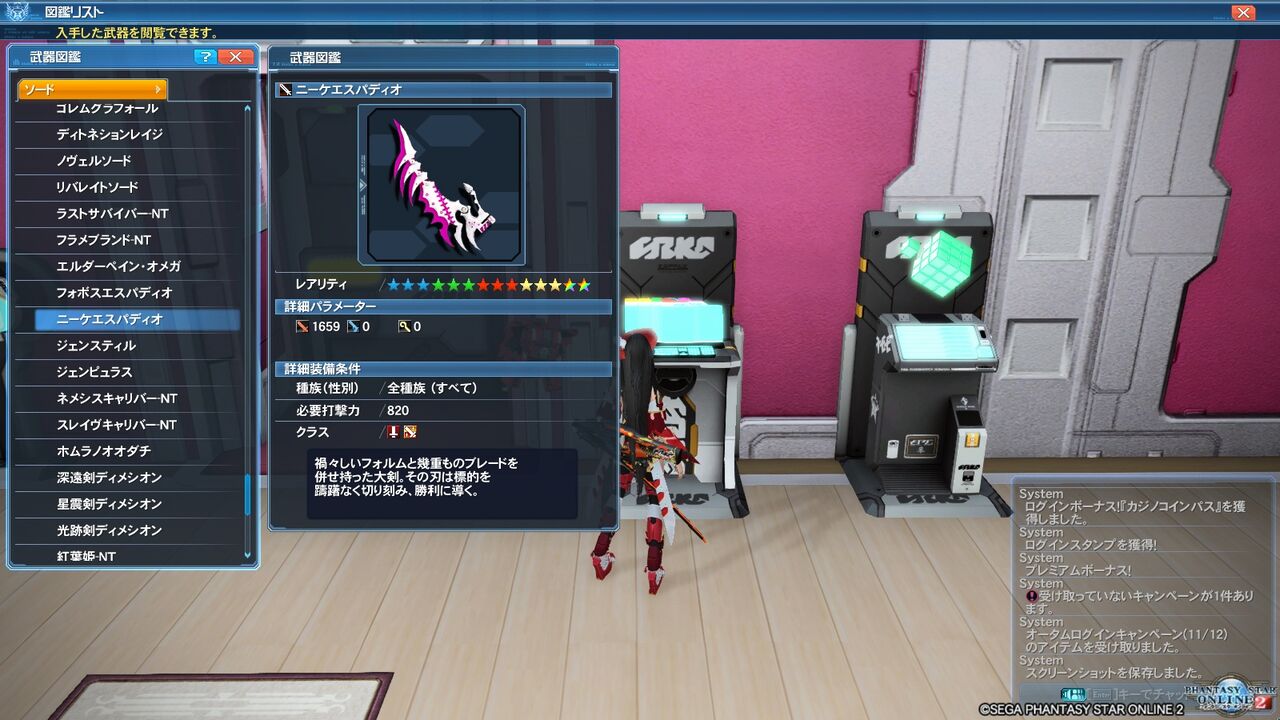Click the blue 射撃力 ranged power icon

point(355,326)
